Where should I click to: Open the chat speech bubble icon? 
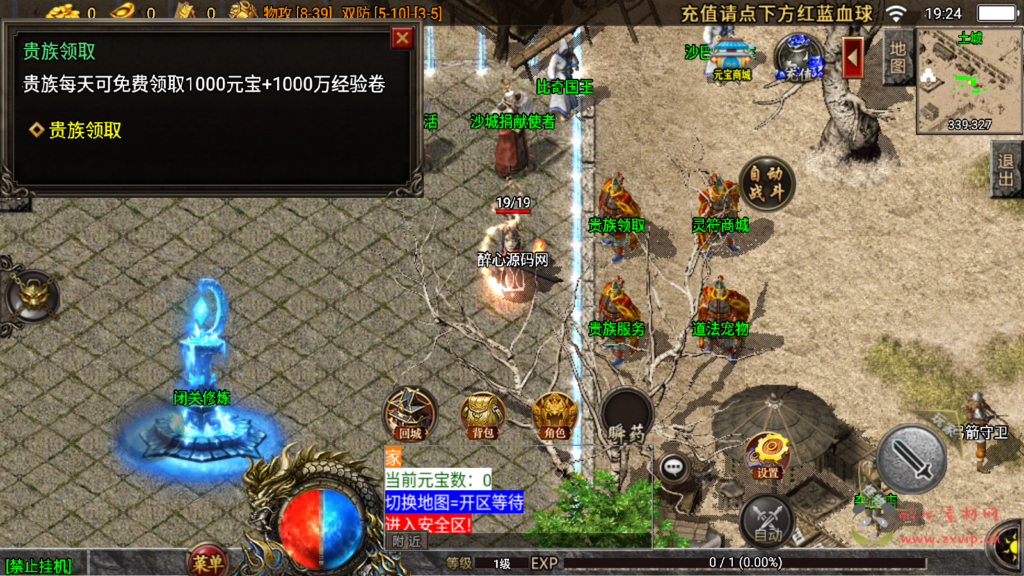click(x=674, y=466)
